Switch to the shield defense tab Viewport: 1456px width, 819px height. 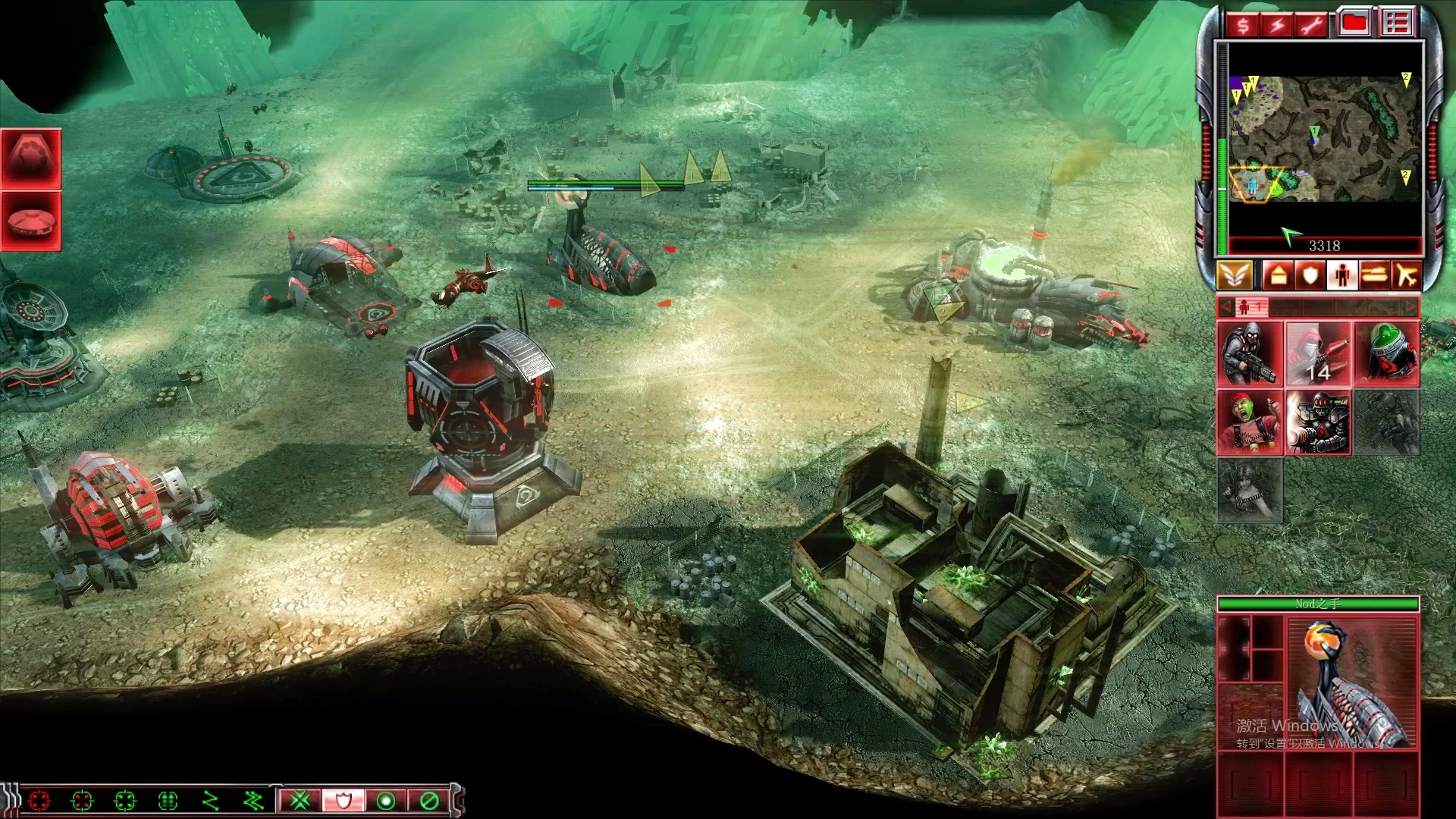pos(1310,275)
